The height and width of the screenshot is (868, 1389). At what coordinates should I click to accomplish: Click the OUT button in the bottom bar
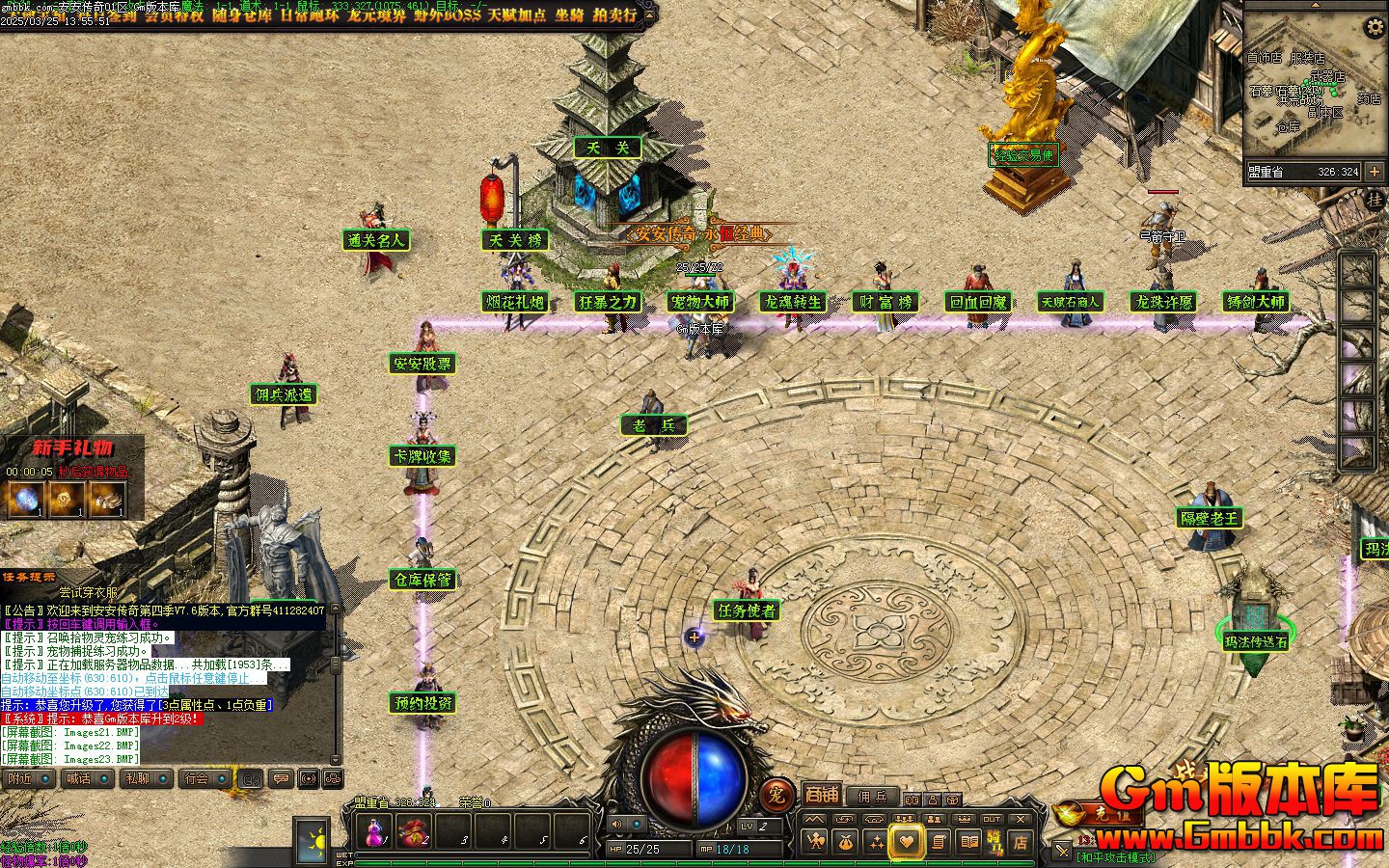[992, 819]
